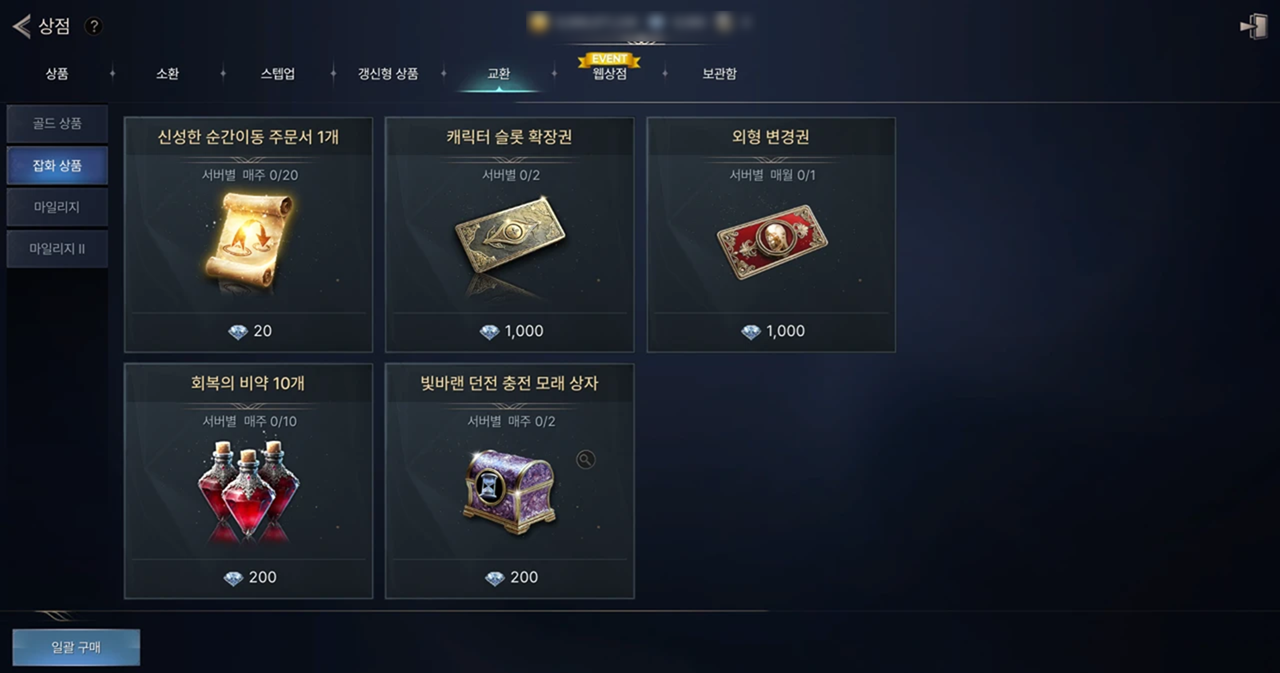Choose the 외형 변경권 product card
Image resolution: width=1280 pixels, height=673 pixels.
771,235
